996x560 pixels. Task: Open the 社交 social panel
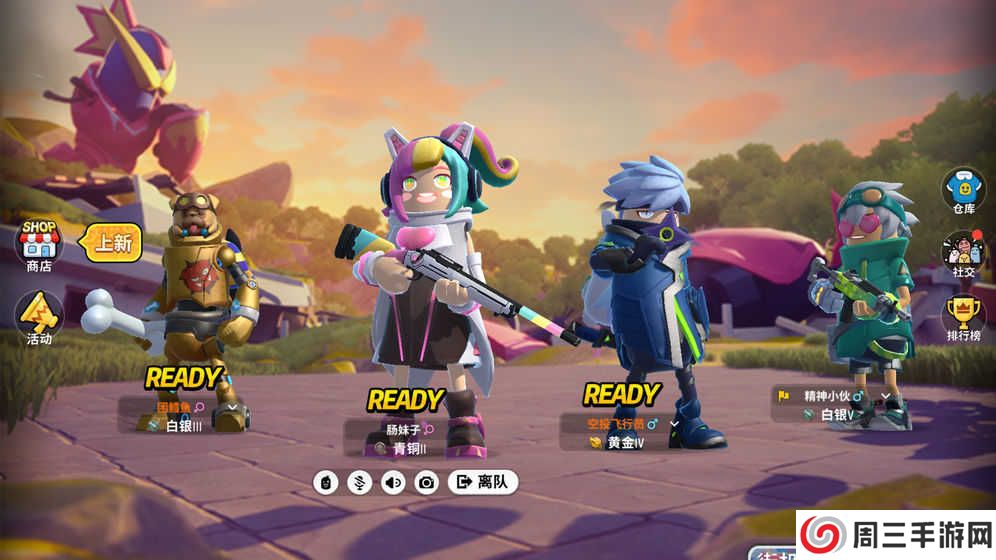962,254
